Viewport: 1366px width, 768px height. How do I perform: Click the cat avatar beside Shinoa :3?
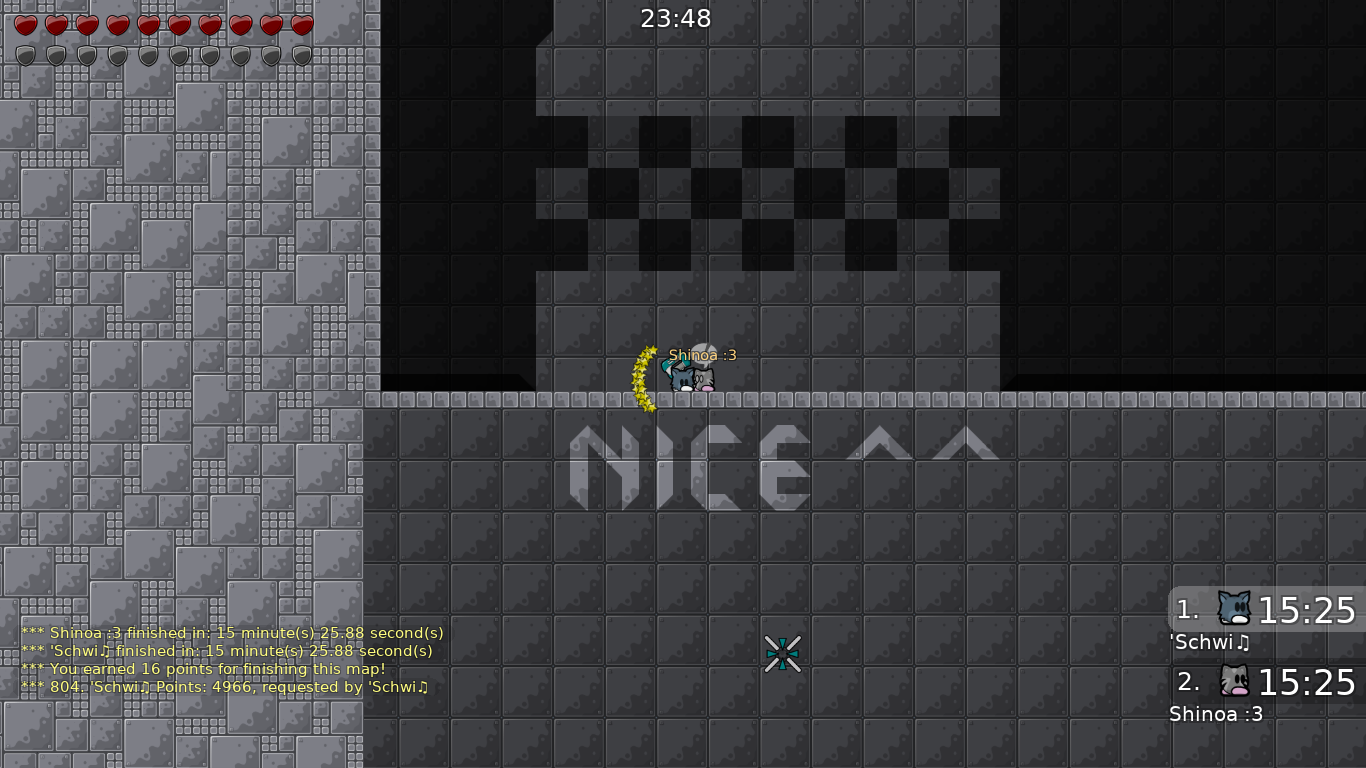1233,681
